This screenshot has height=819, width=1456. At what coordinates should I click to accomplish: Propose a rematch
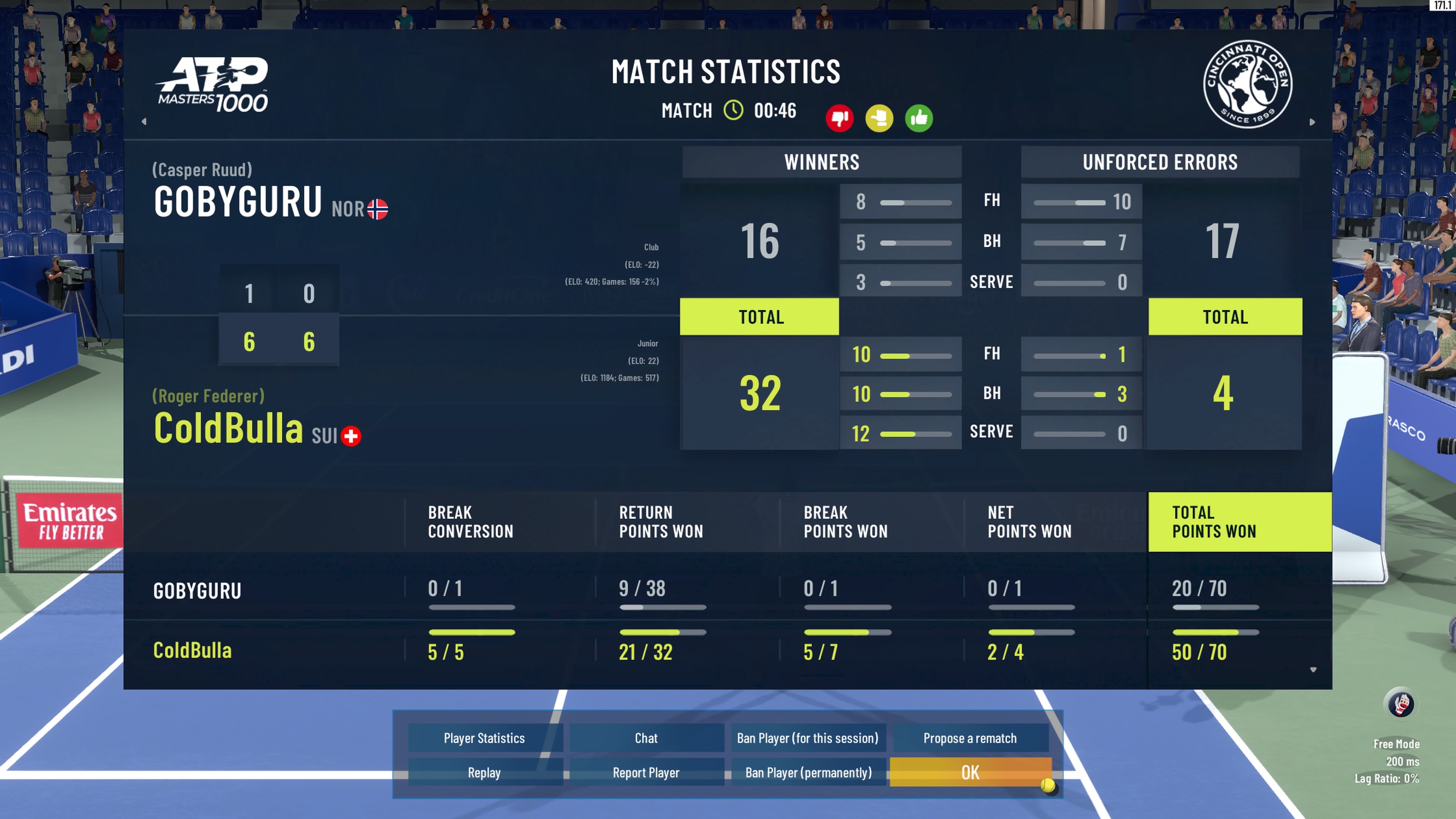click(970, 738)
